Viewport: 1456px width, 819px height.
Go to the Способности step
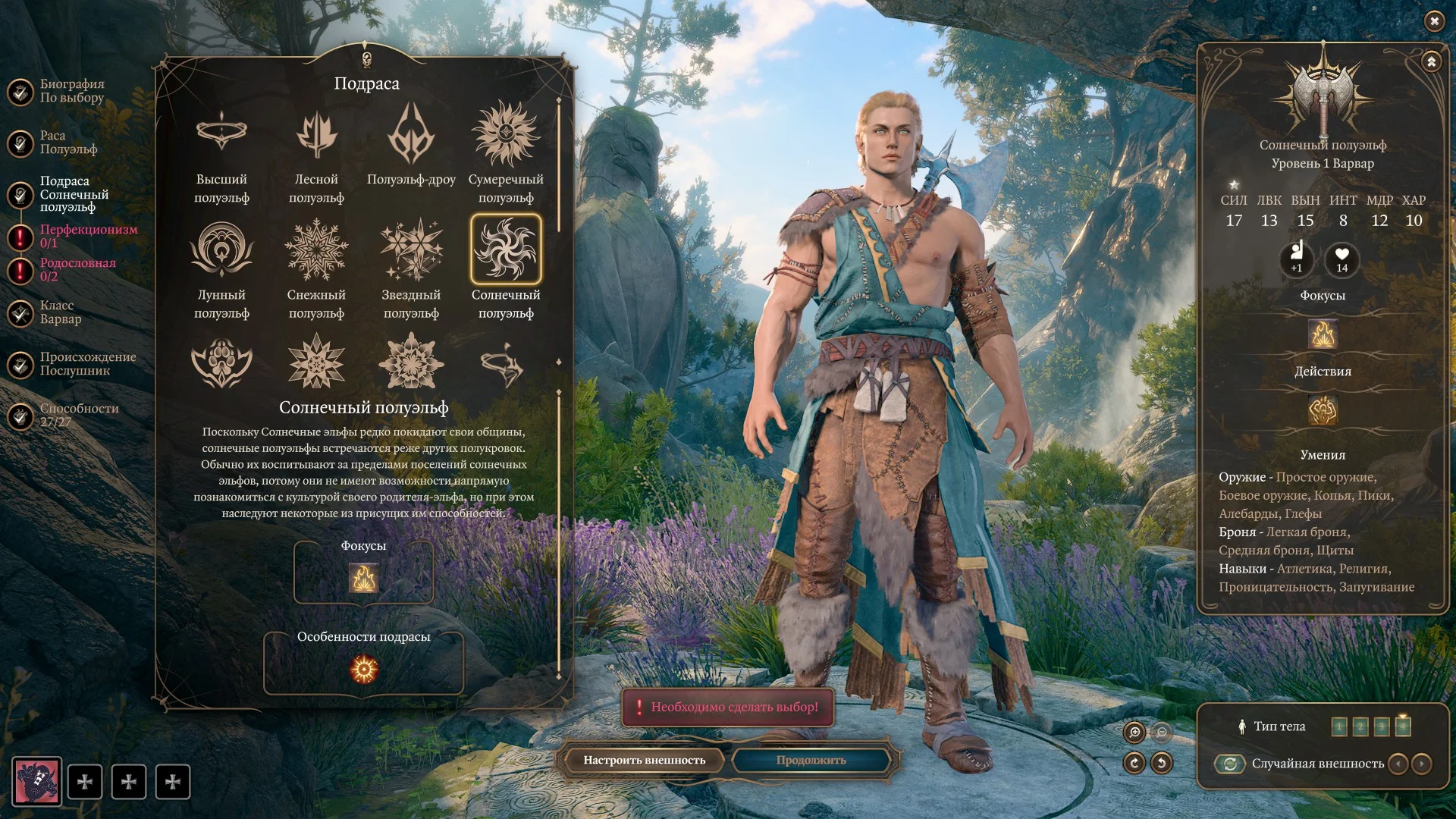[79, 415]
